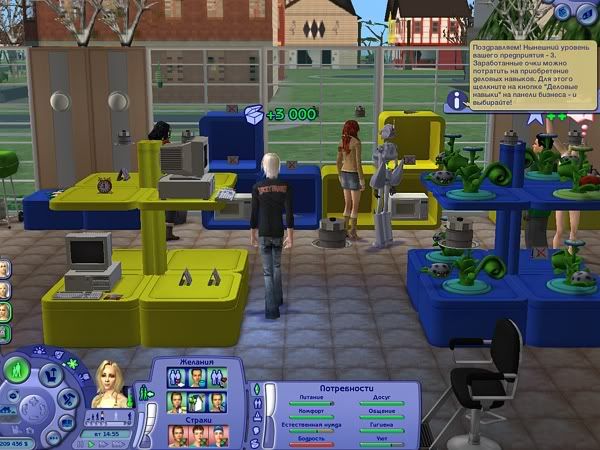The width and height of the screenshot is (600, 450).
Task: Click the info icon on the notification
Action: click(457, 99)
